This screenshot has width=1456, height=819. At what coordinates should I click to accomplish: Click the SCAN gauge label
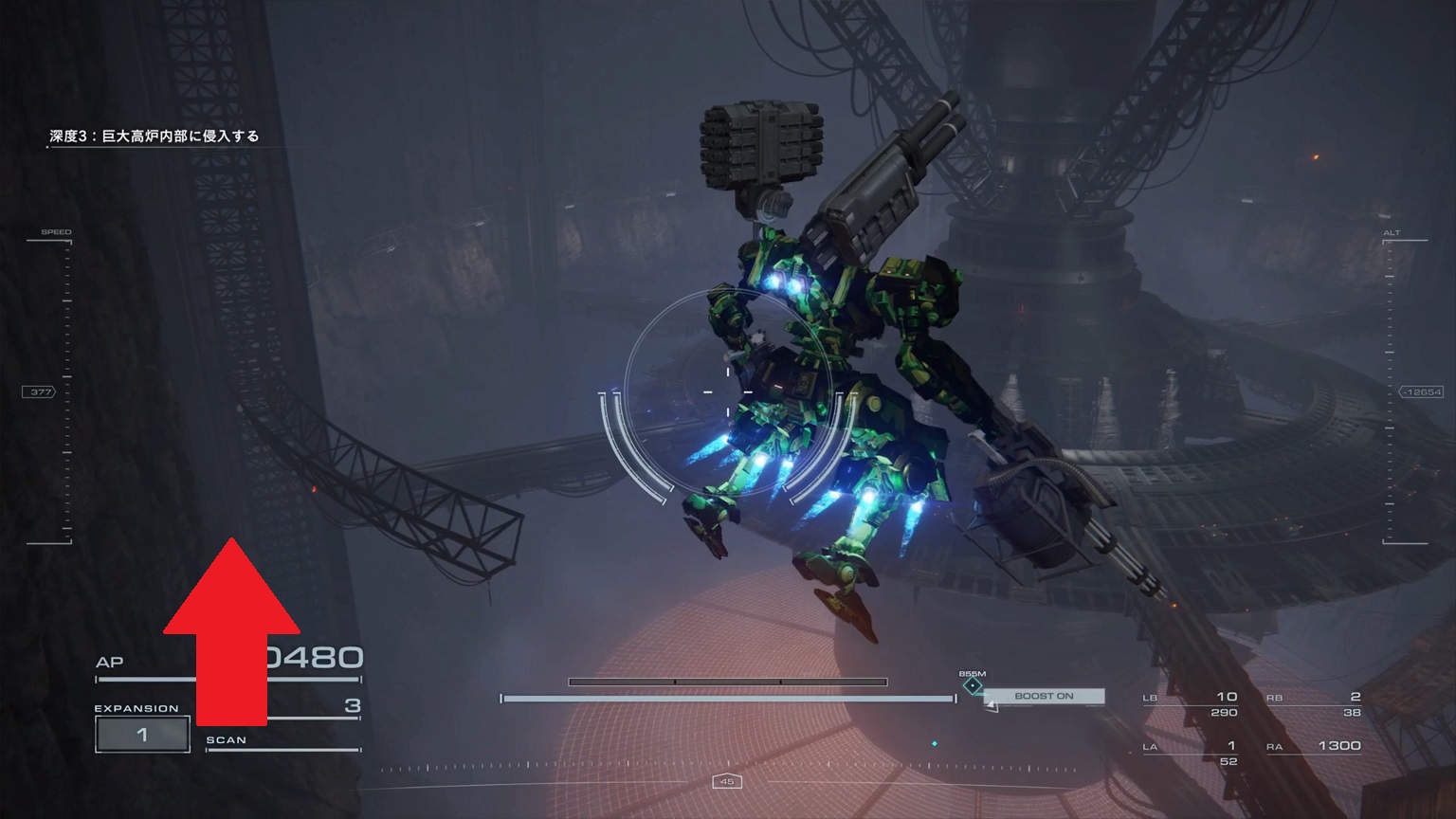click(x=226, y=740)
